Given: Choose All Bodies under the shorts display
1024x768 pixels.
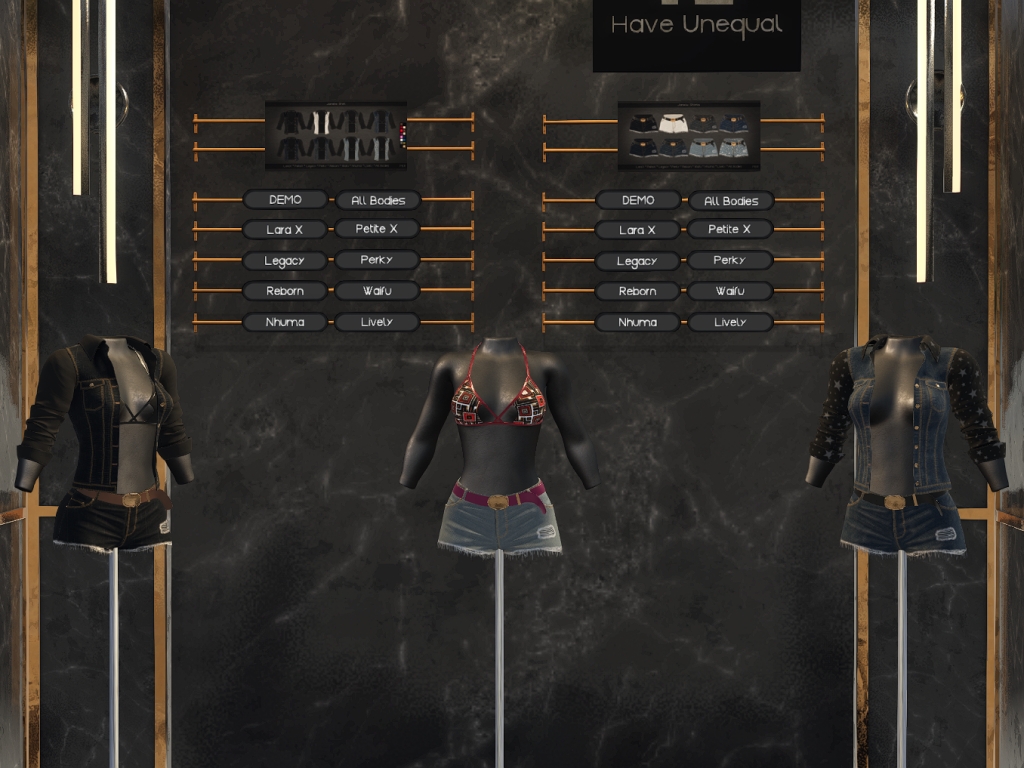Looking at the screenshot, I should 731,201.
